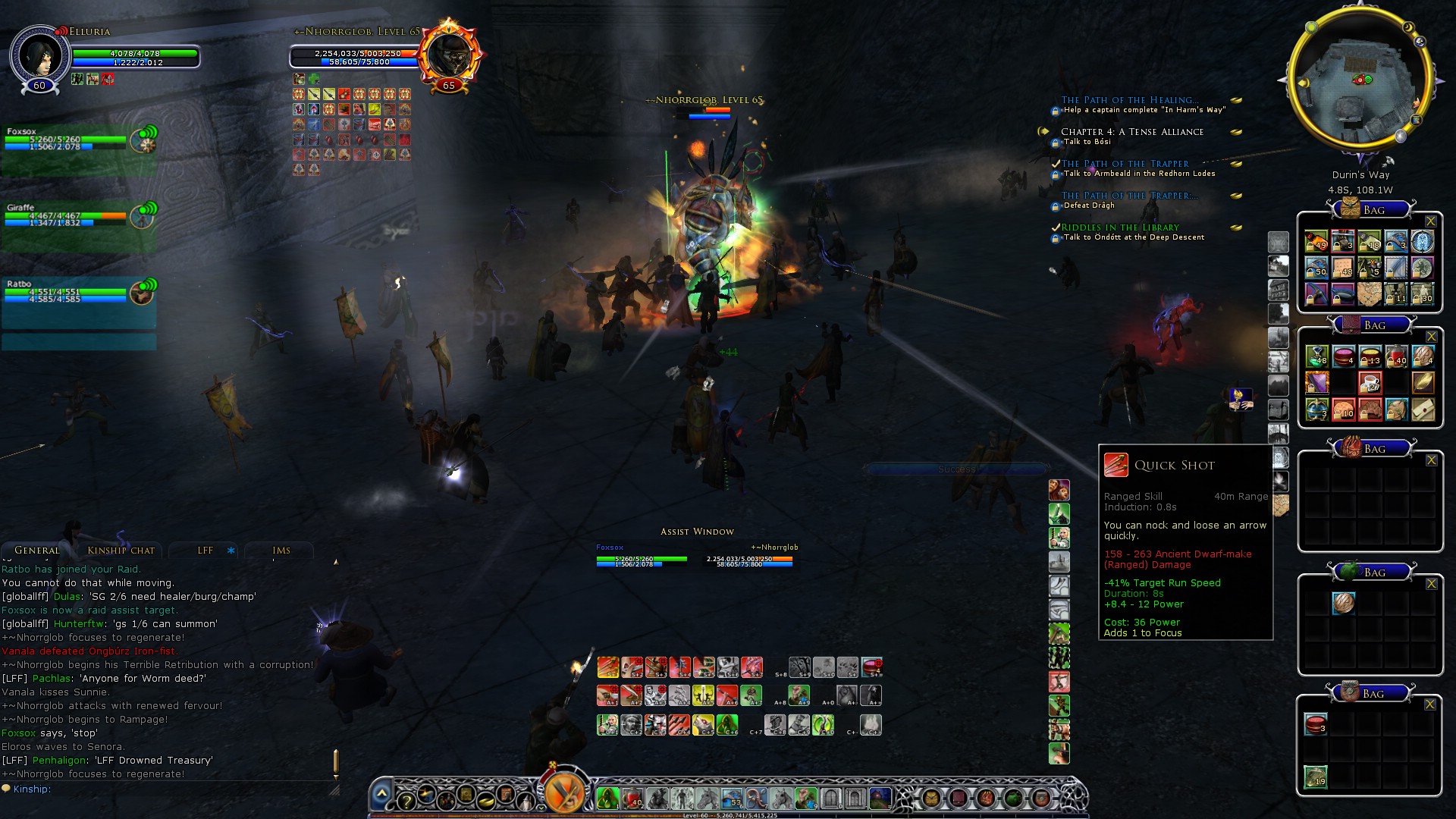Click the sealed letter item in the bag

click(x=1423, y=409)
